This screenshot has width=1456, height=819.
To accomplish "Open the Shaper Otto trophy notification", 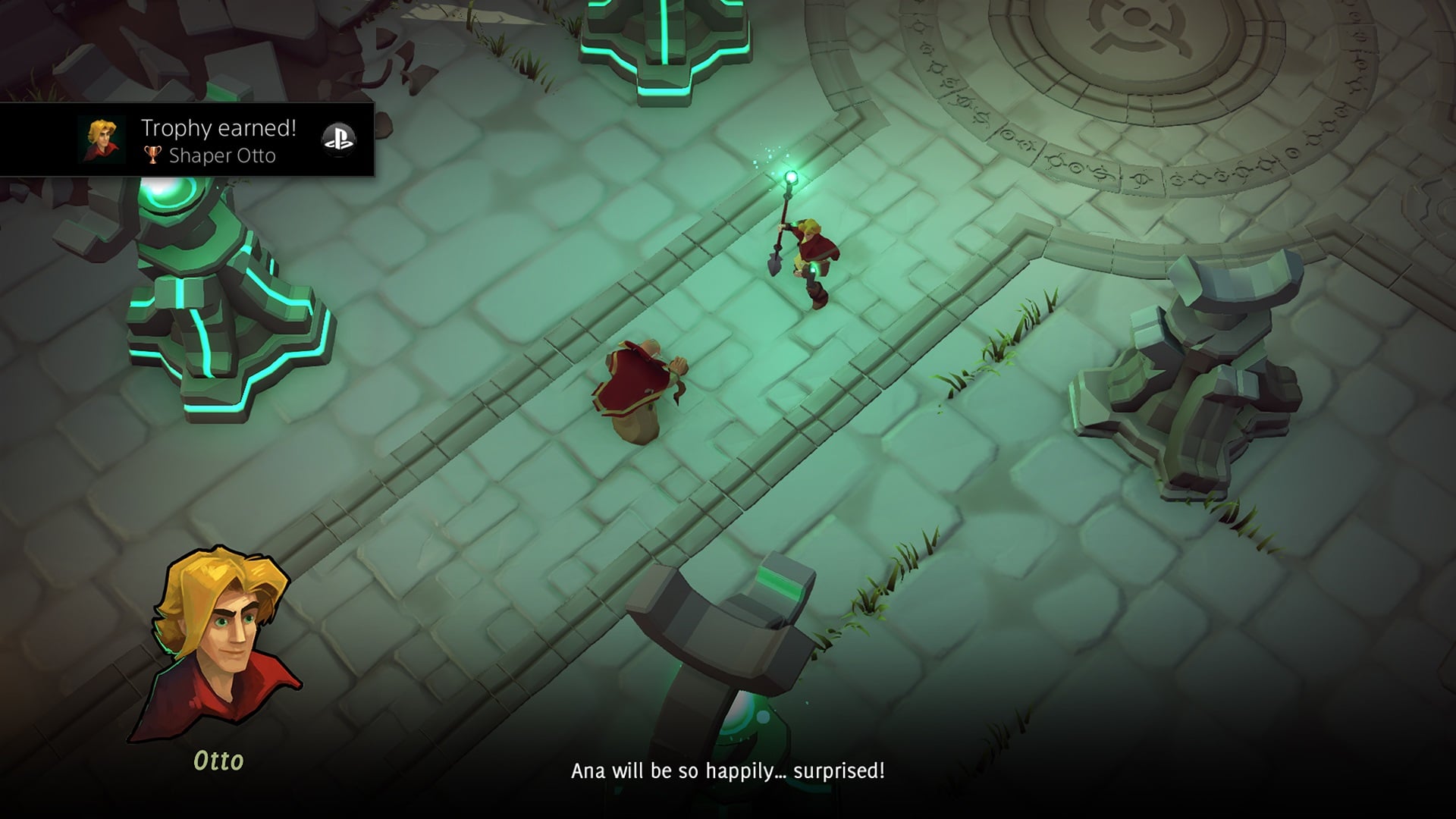I will click(218, 141).
